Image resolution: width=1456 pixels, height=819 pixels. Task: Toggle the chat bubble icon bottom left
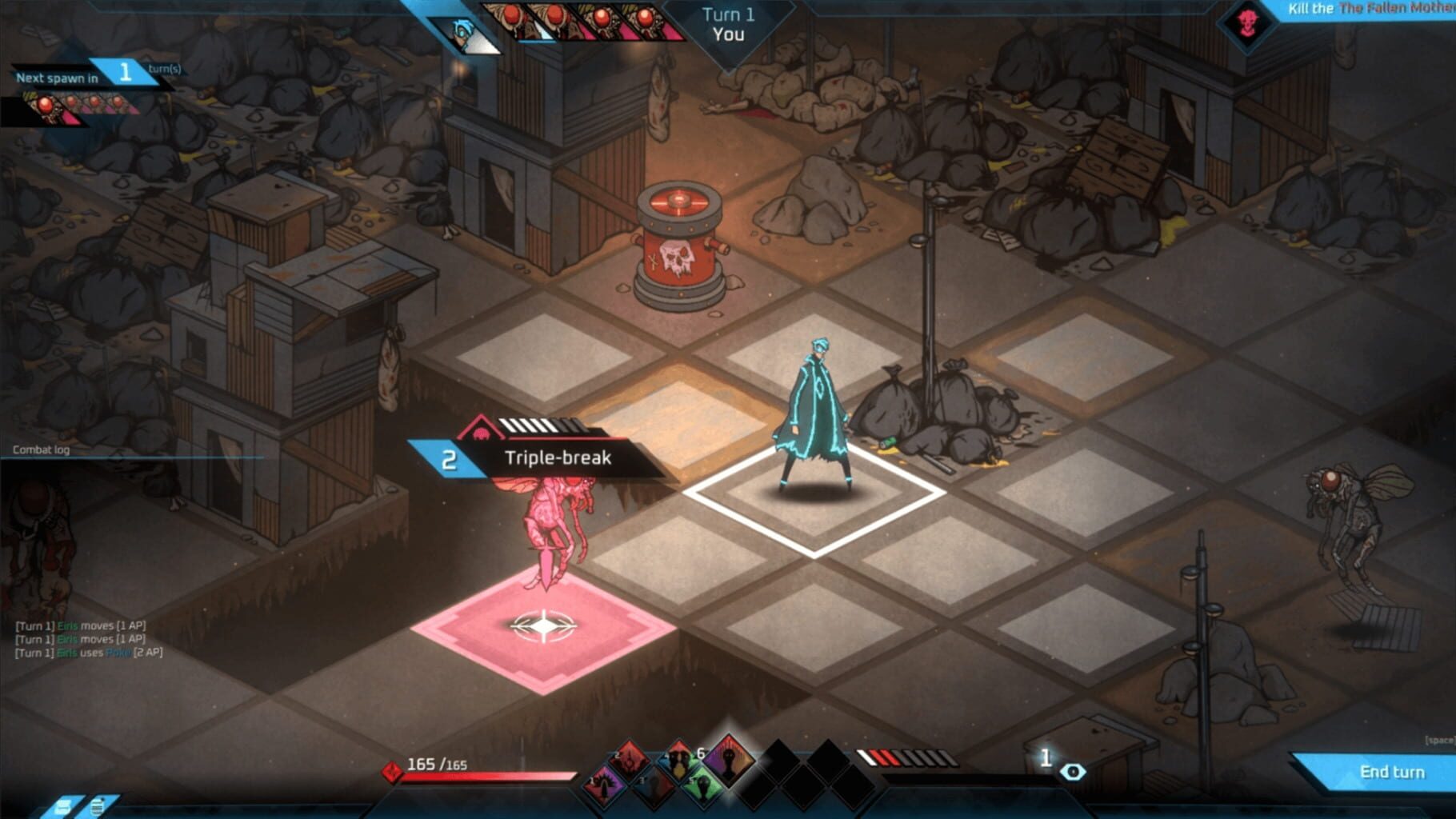[62, 805]
